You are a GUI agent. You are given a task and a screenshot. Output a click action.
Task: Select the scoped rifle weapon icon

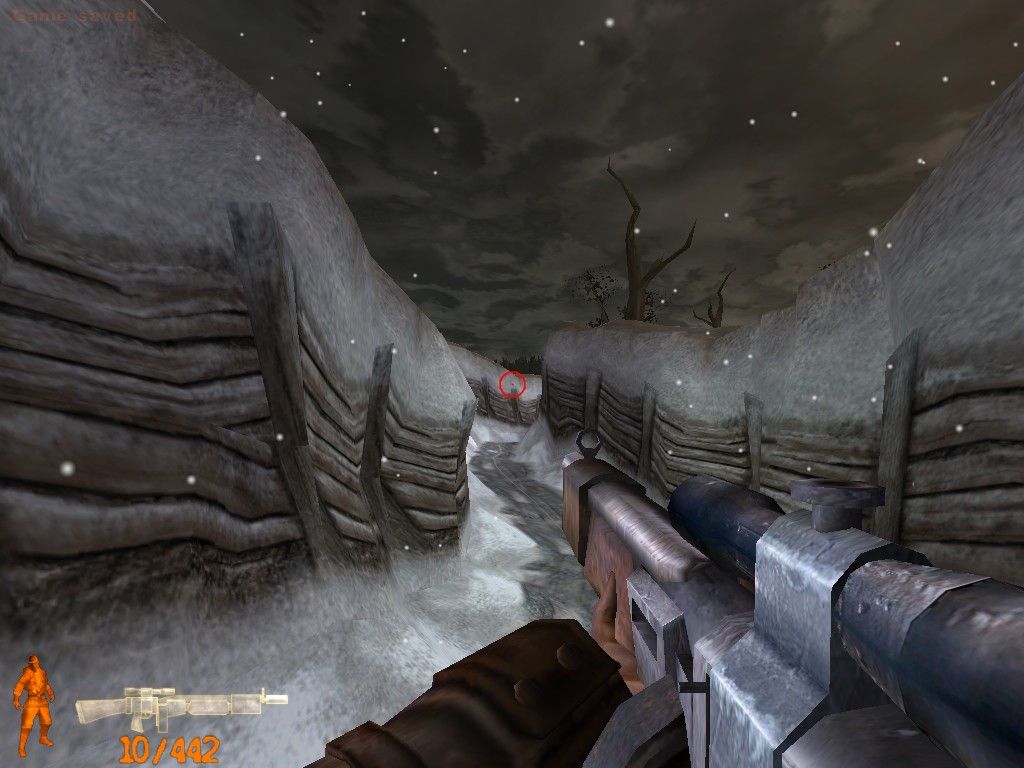tap(180, 707)
